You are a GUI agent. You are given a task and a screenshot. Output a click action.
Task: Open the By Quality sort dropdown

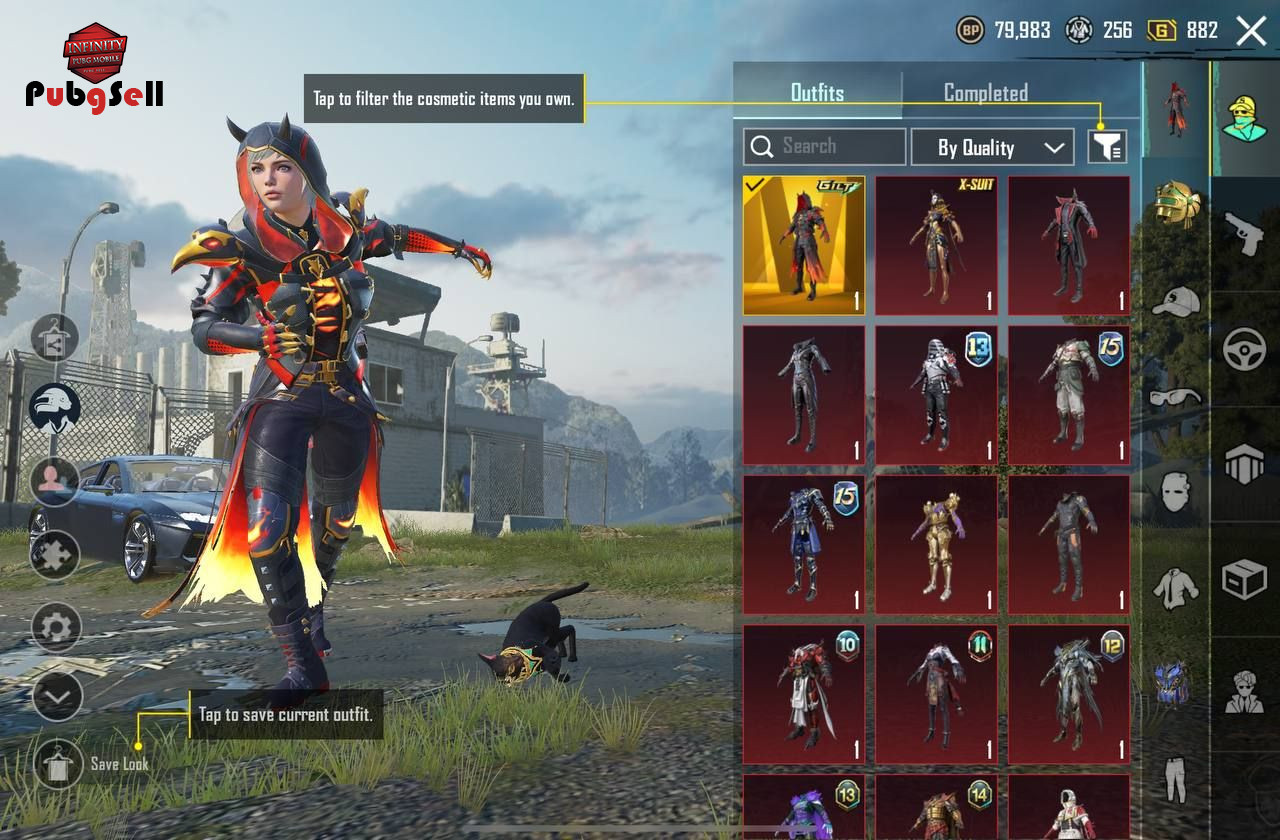coord(992,148)
